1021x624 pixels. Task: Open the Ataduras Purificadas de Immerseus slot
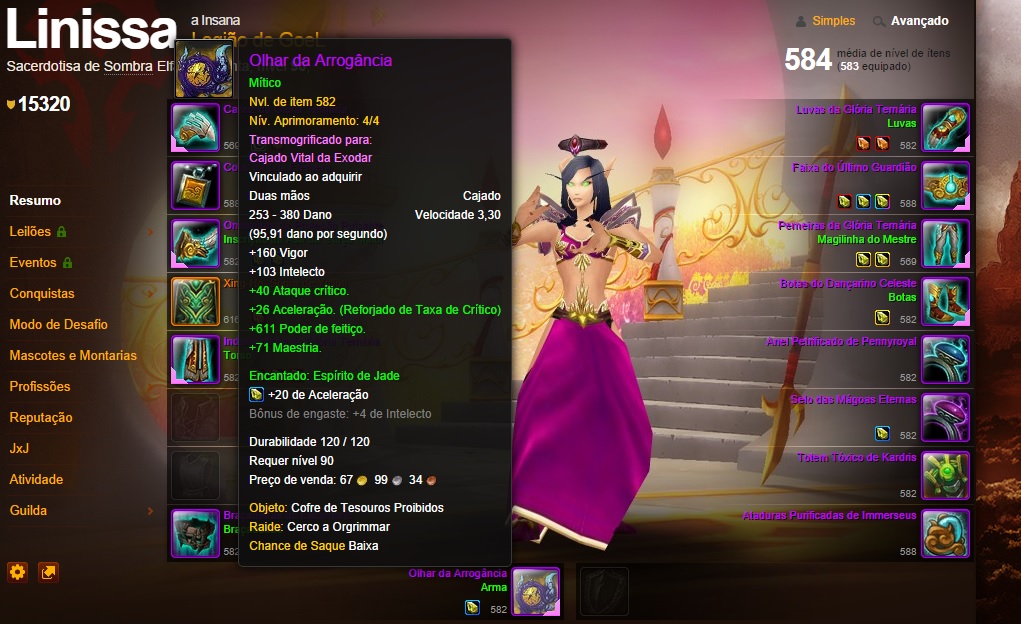[945, 533]
